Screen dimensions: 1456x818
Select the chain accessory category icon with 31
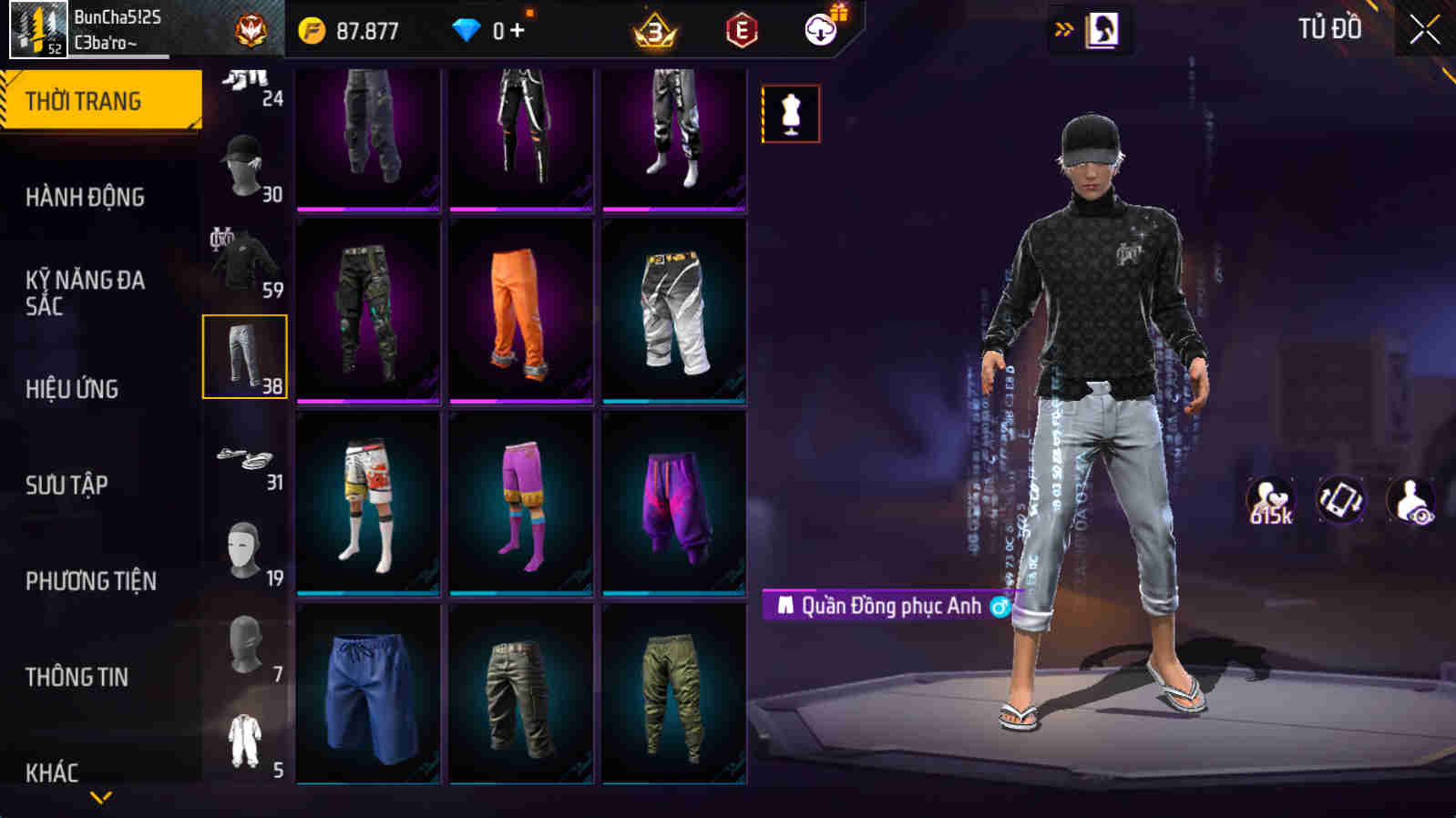243,460
